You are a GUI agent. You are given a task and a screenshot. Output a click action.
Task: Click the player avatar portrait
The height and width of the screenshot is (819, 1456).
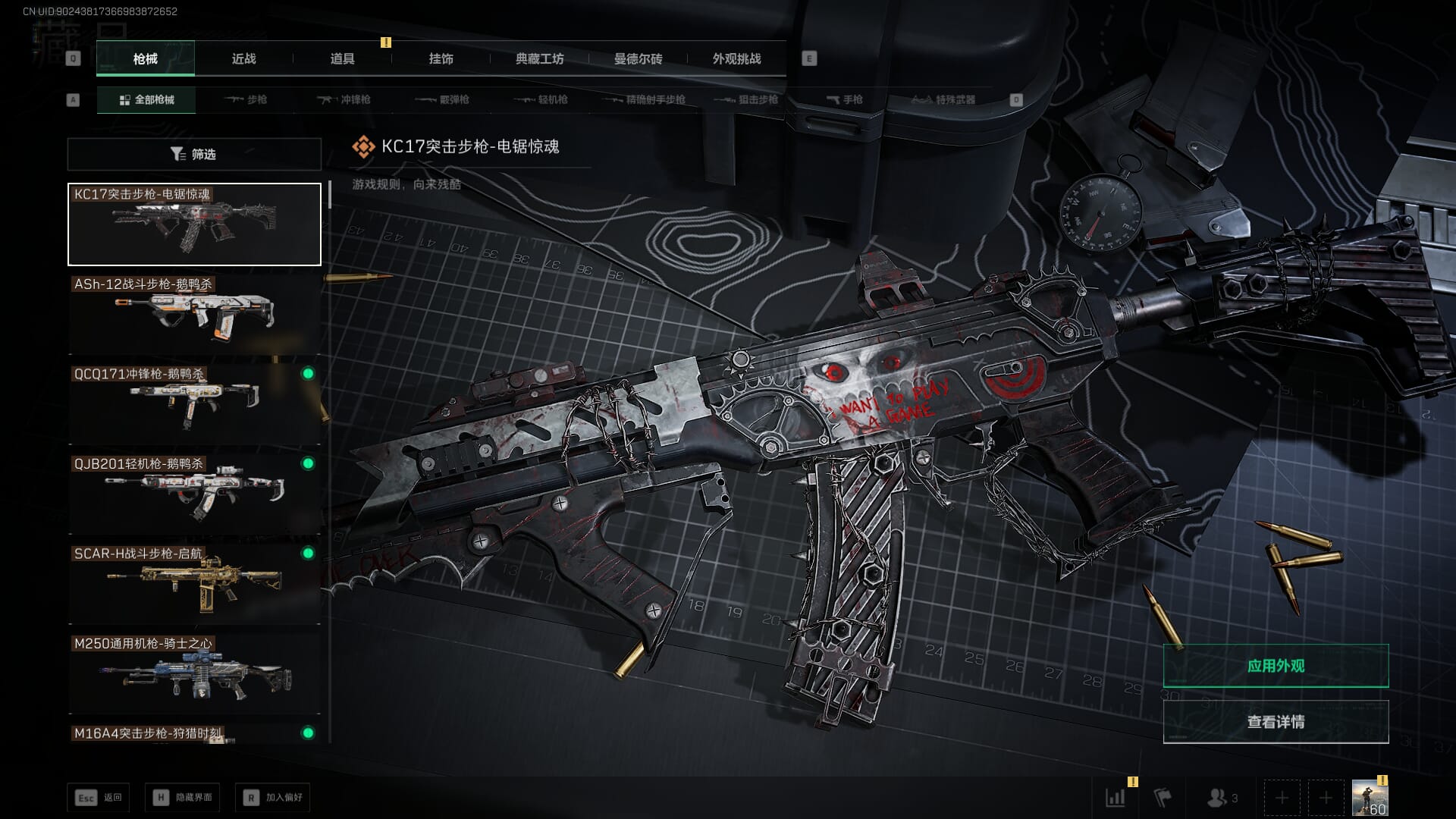click(x=1370, y=799)
